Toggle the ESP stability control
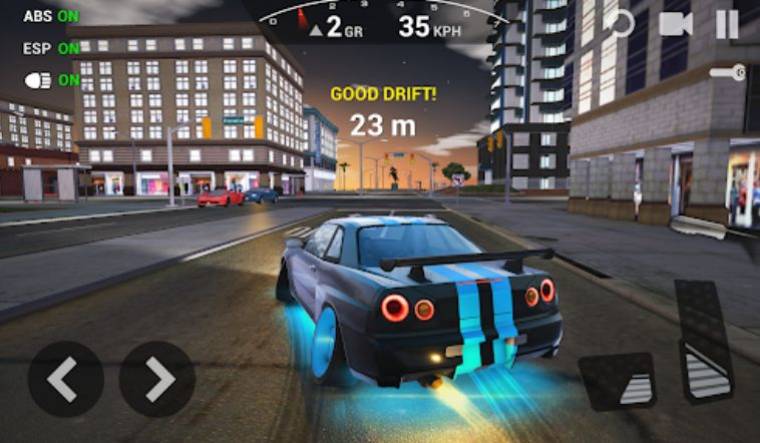Viewport: 760px width, 443px height. (x=51, y=48)
